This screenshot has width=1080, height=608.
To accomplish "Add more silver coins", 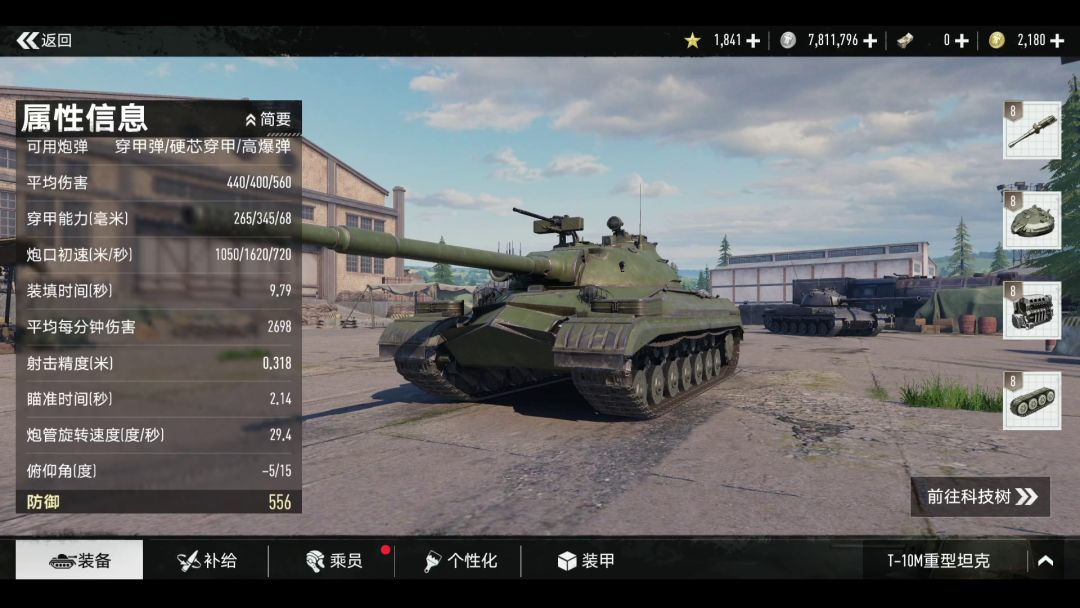I will 870,41.
